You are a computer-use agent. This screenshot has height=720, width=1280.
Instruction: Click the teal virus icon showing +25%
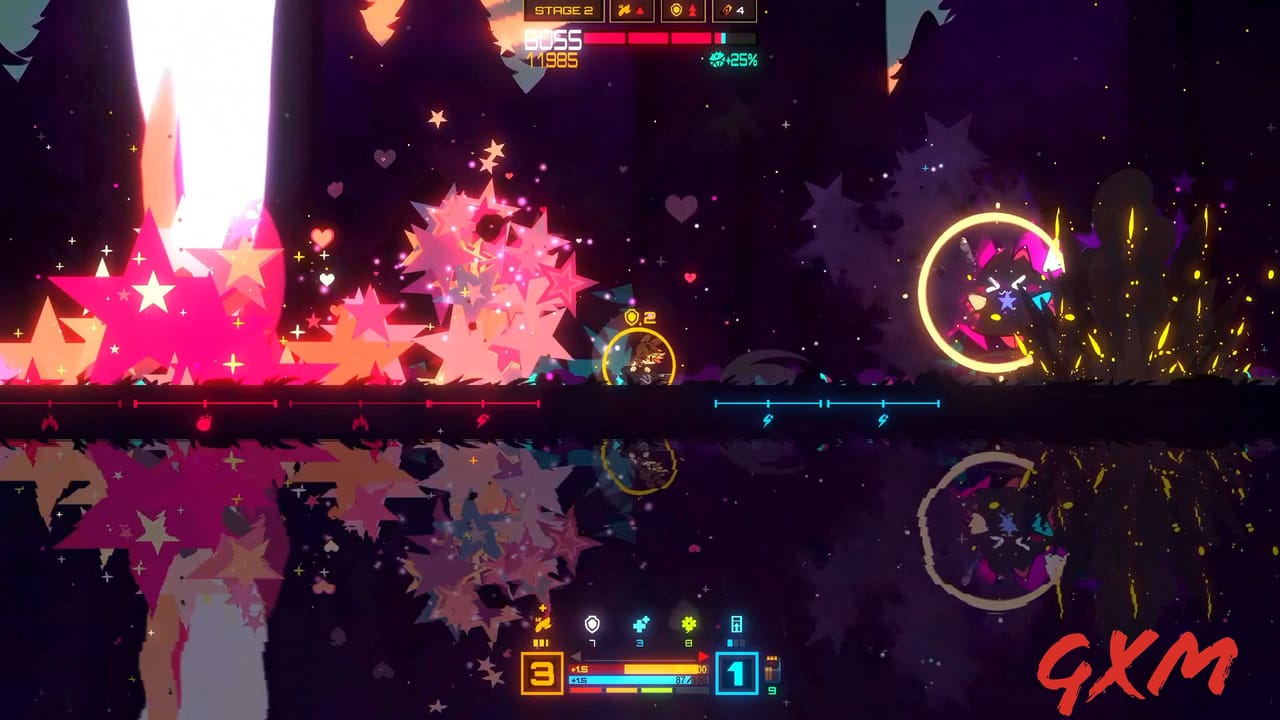coord(717,59)
